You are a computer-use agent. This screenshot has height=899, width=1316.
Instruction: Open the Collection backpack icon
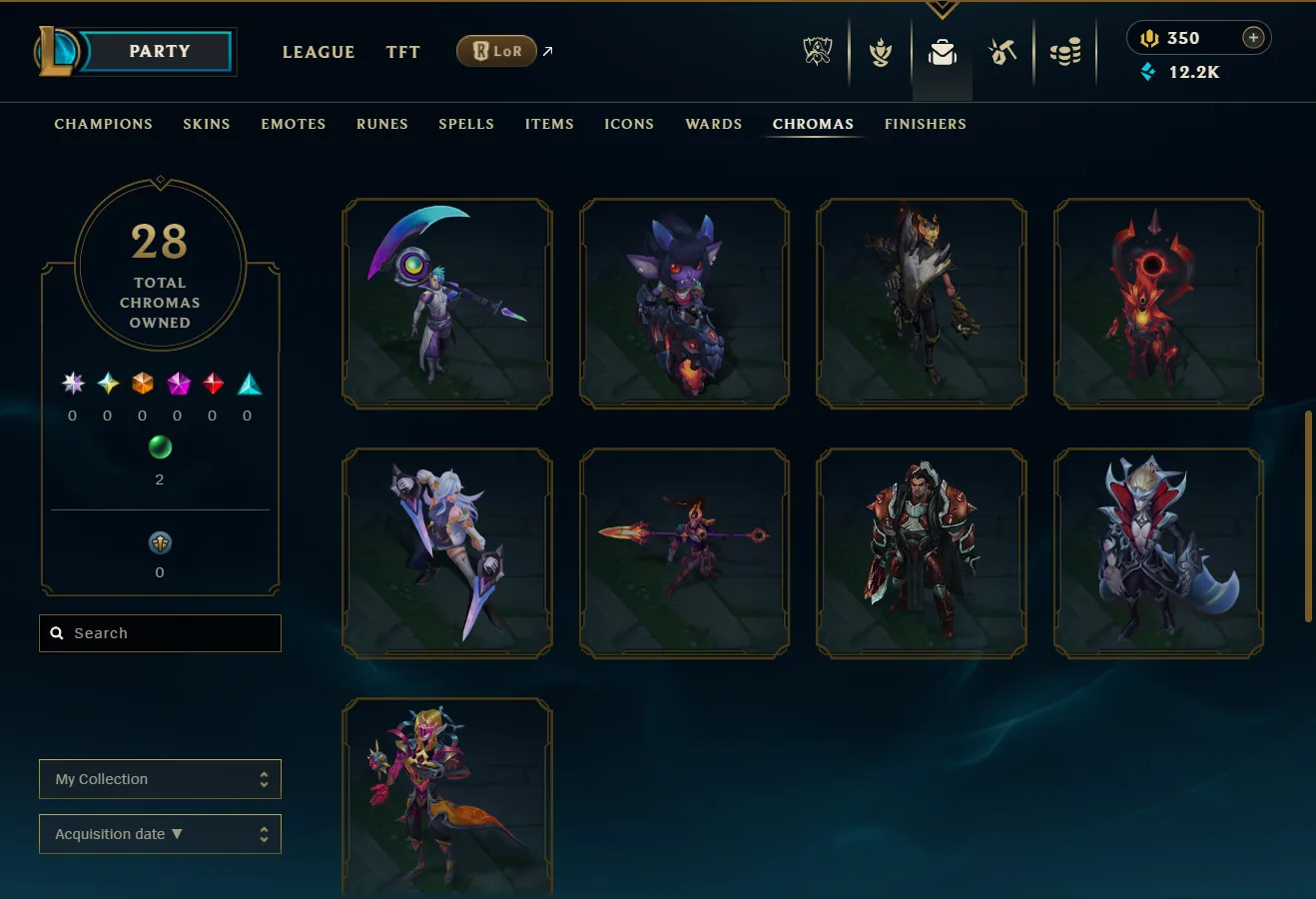[942, 51]
